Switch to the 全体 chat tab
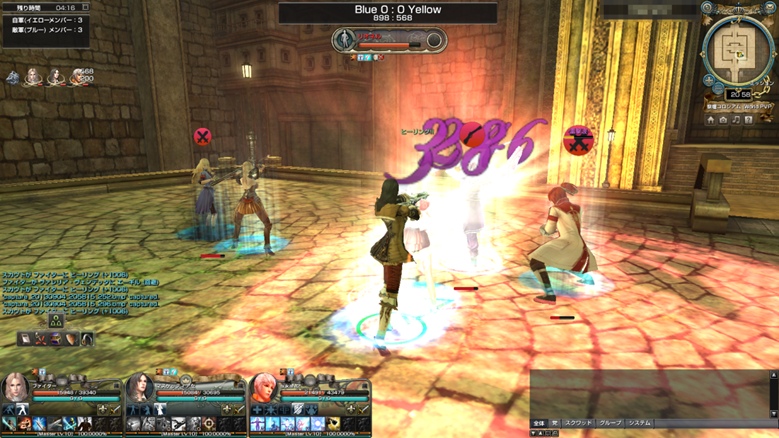 coord(539,423)
